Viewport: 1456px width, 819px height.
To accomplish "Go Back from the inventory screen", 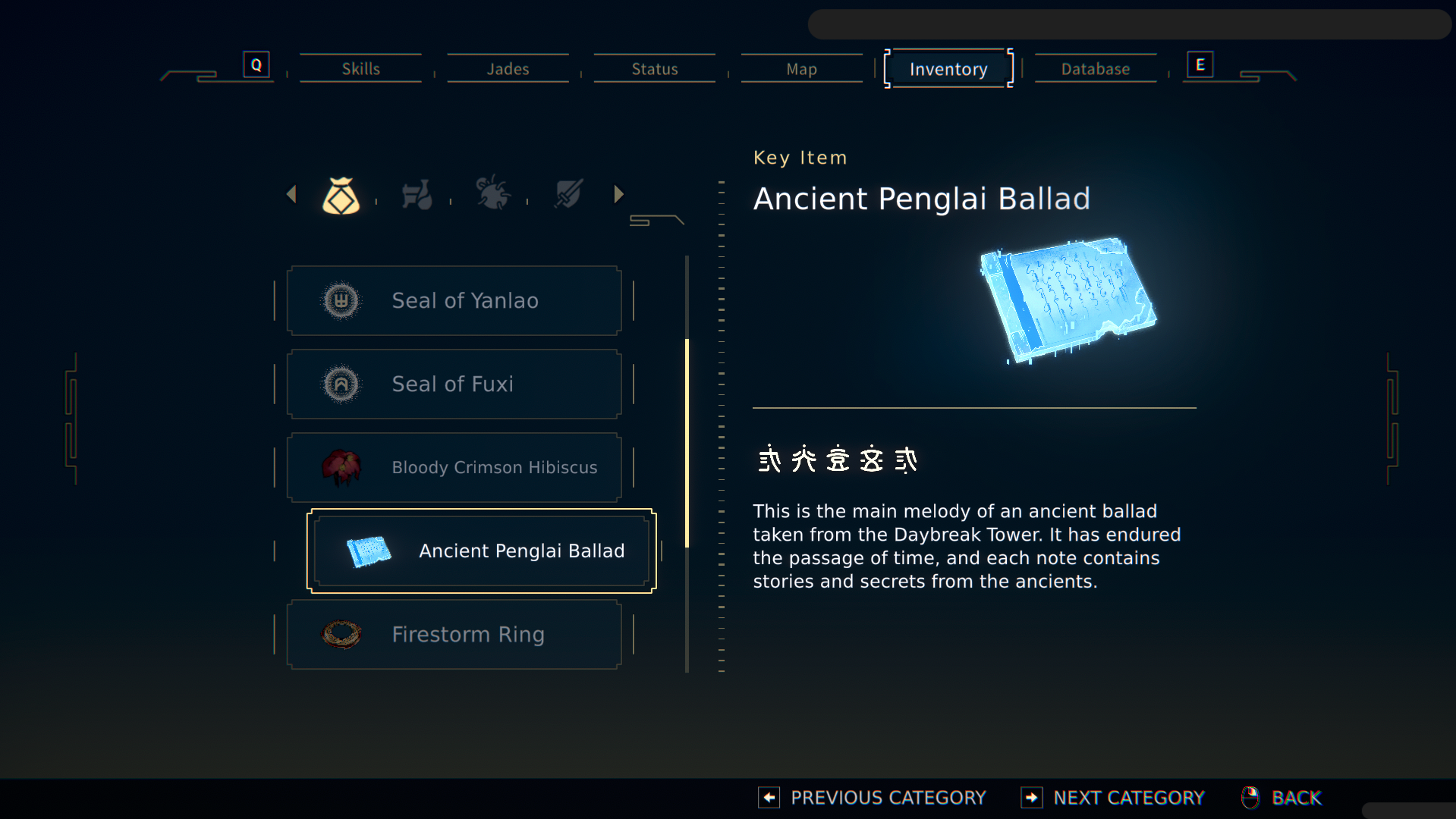I will click(x=1282, y=798).
